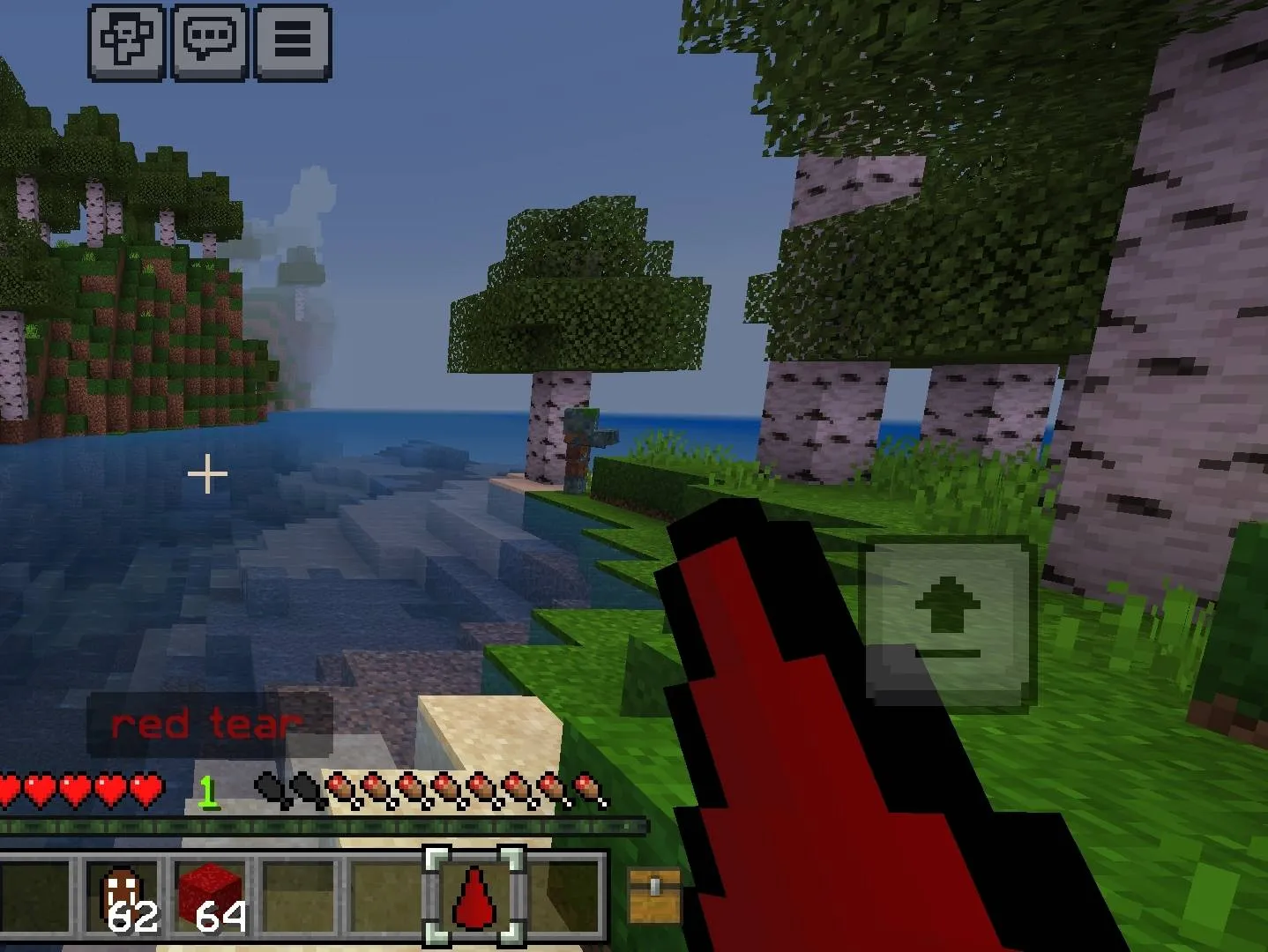
Task: Click a depleted black drumstick icon
Action: click(269, 787)
